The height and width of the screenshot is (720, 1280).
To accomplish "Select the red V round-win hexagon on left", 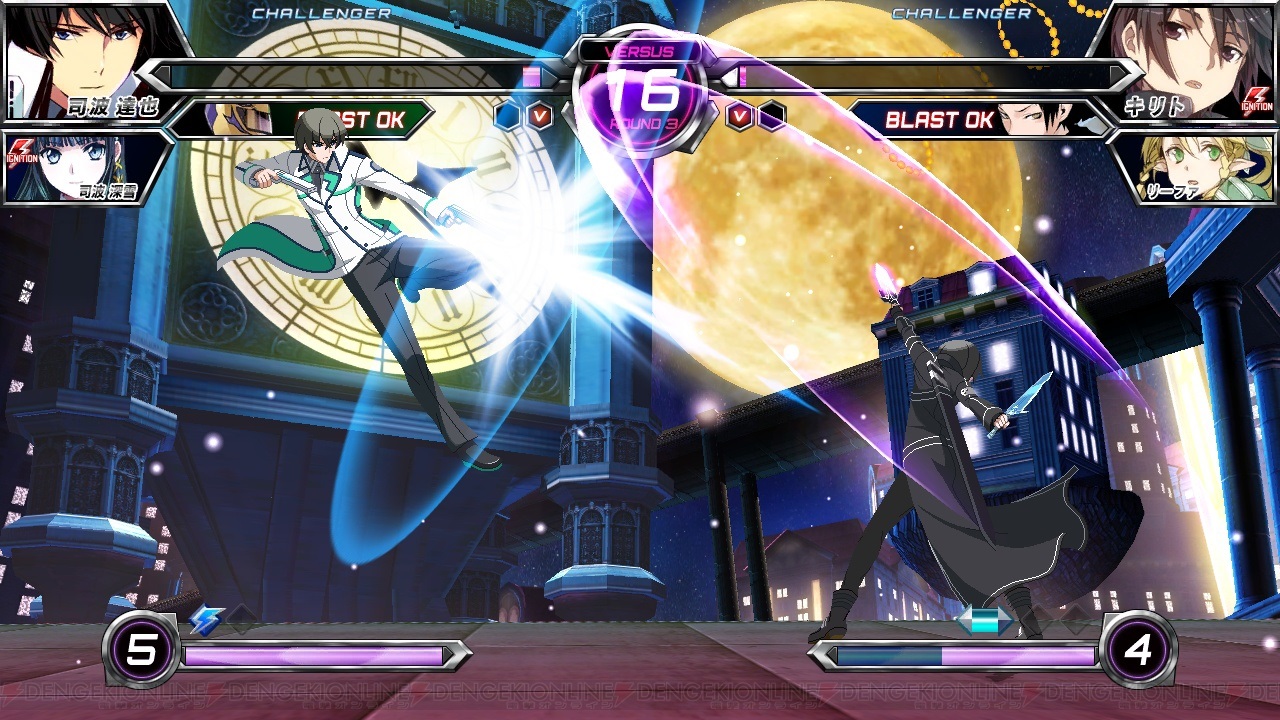I will click(x=540, y=113).
